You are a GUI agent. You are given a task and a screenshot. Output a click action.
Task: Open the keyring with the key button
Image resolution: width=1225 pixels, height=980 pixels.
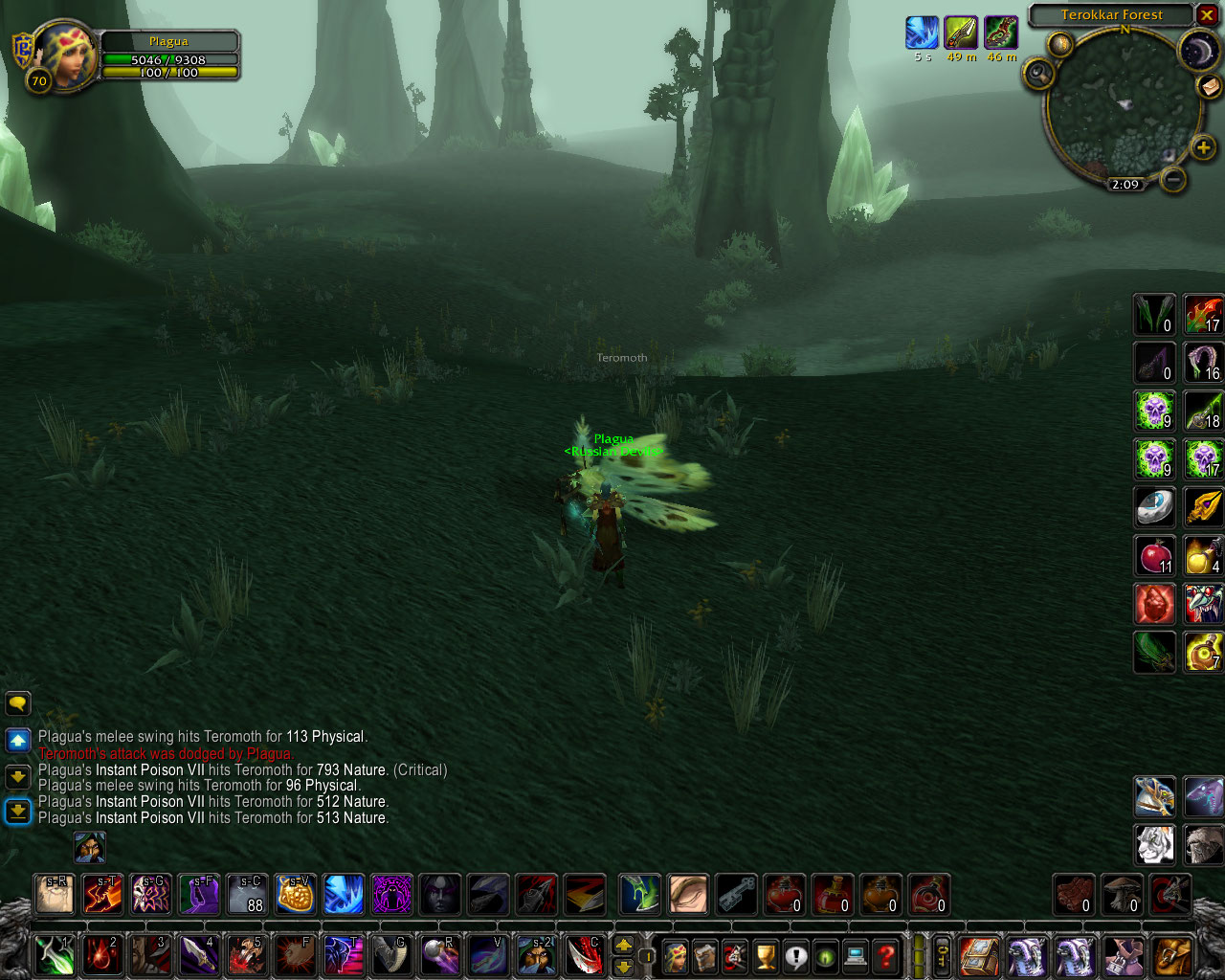[x=943, y=955]
